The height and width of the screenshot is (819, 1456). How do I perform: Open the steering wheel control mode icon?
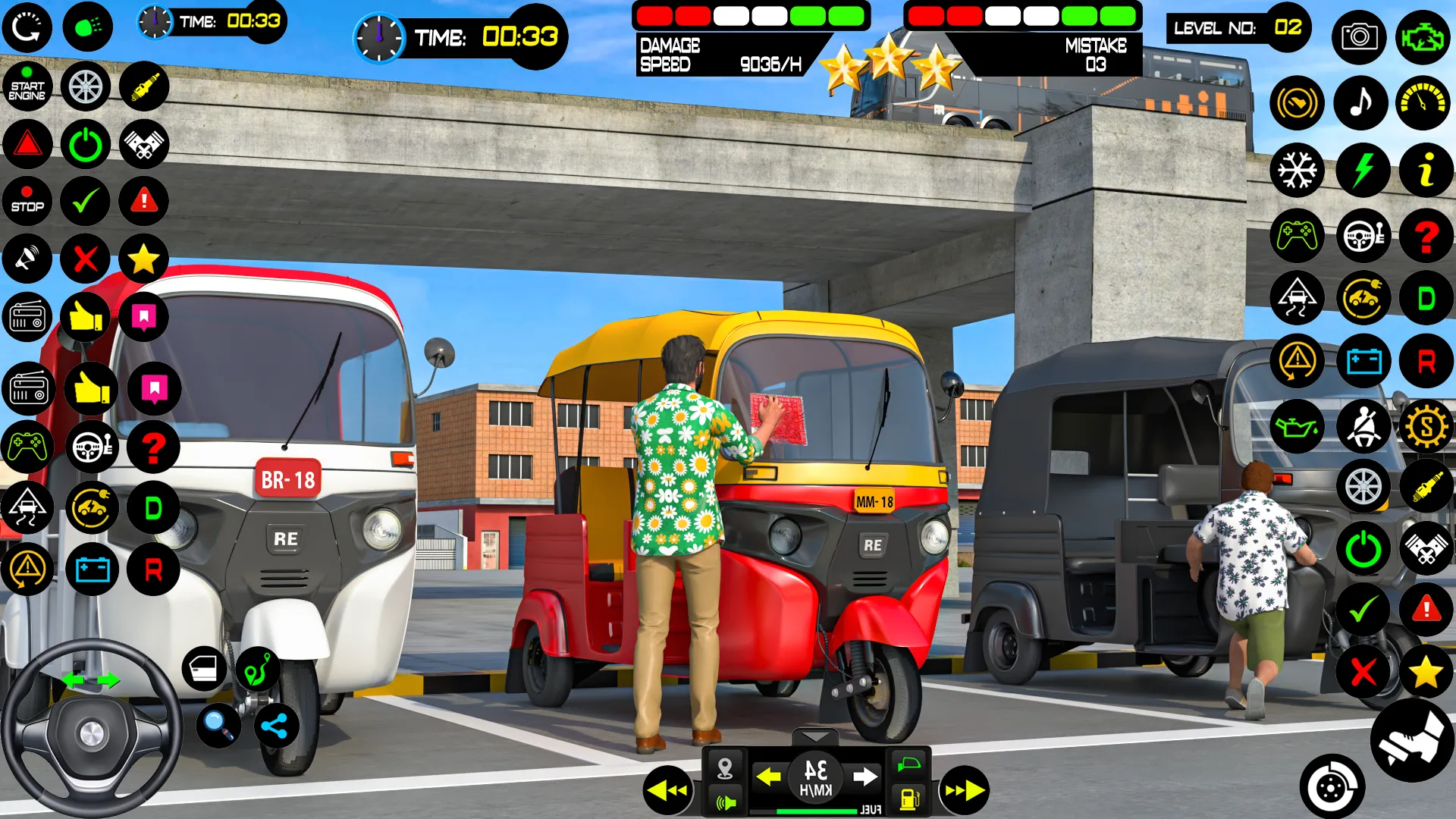pyautogui.click(x=1363, y=237)
